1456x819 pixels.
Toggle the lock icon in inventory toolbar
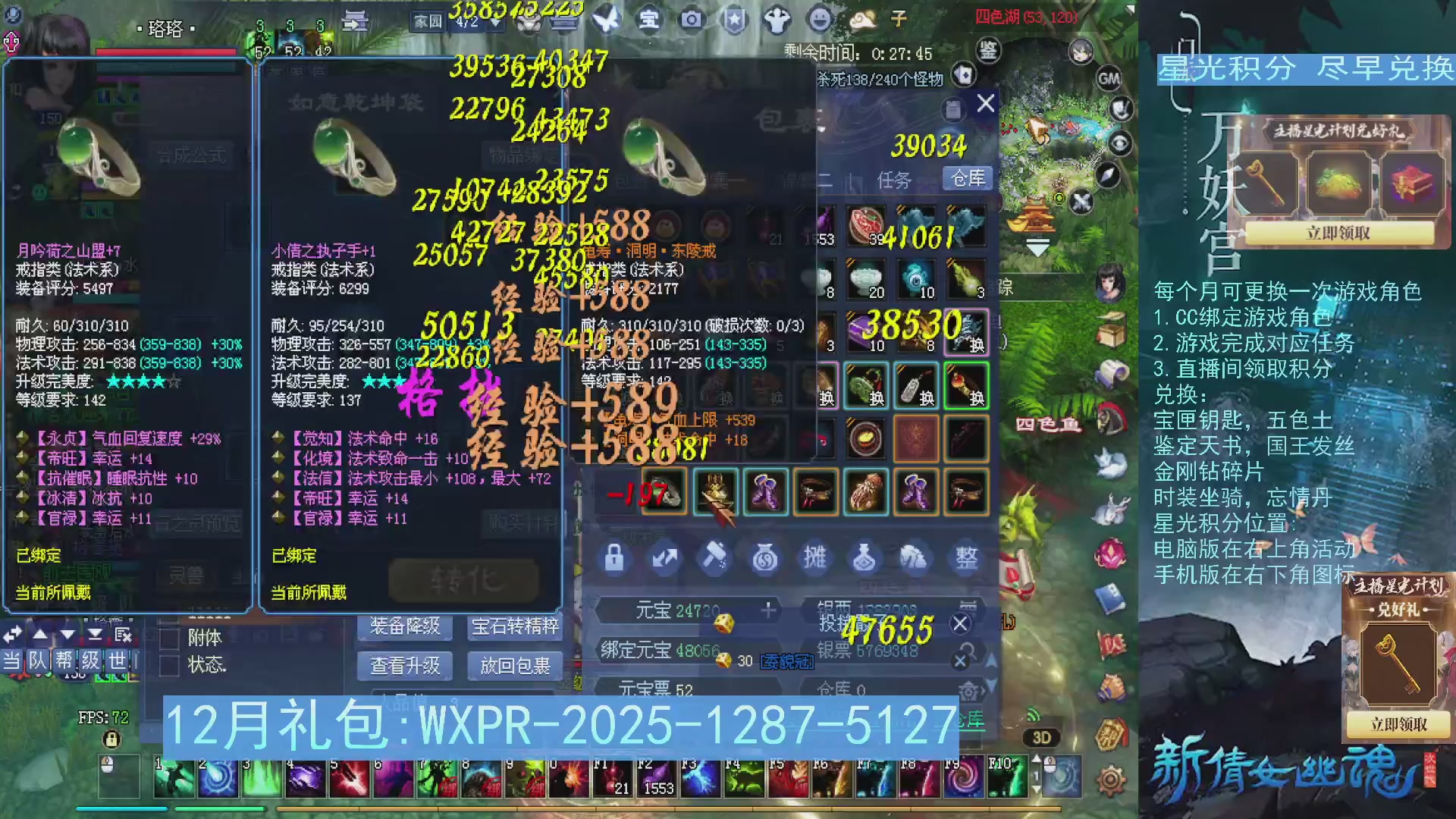(x=614, y=560)
